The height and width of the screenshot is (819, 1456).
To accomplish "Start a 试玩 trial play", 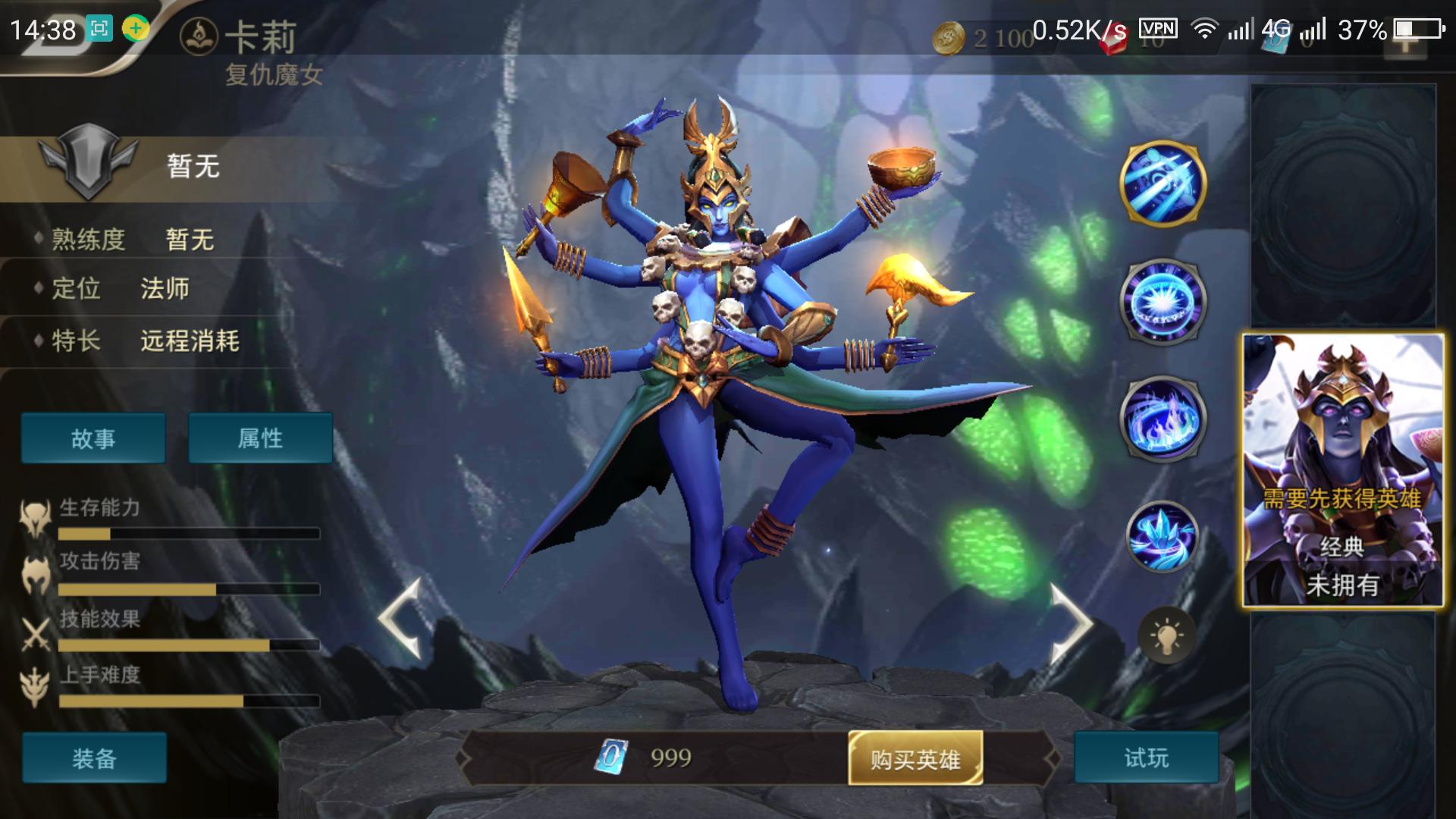I will pyautogui.click(x=1146, y=758).
